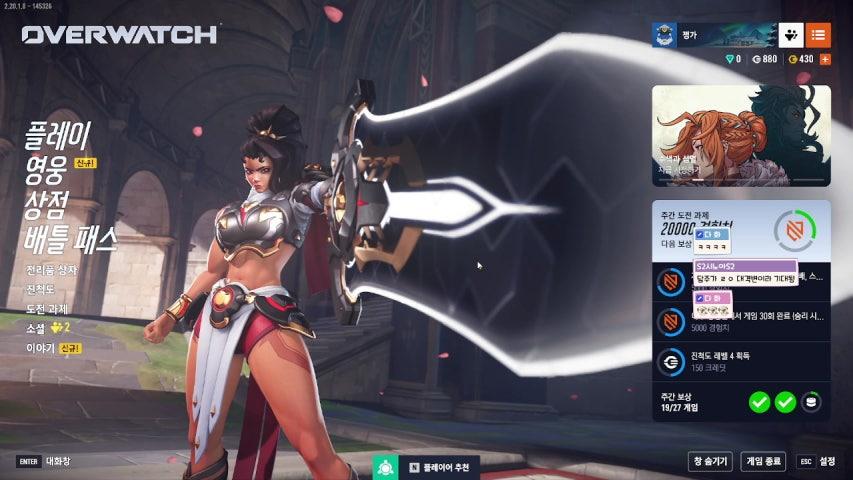Open the orange list menu button

[x=818, y=35]
